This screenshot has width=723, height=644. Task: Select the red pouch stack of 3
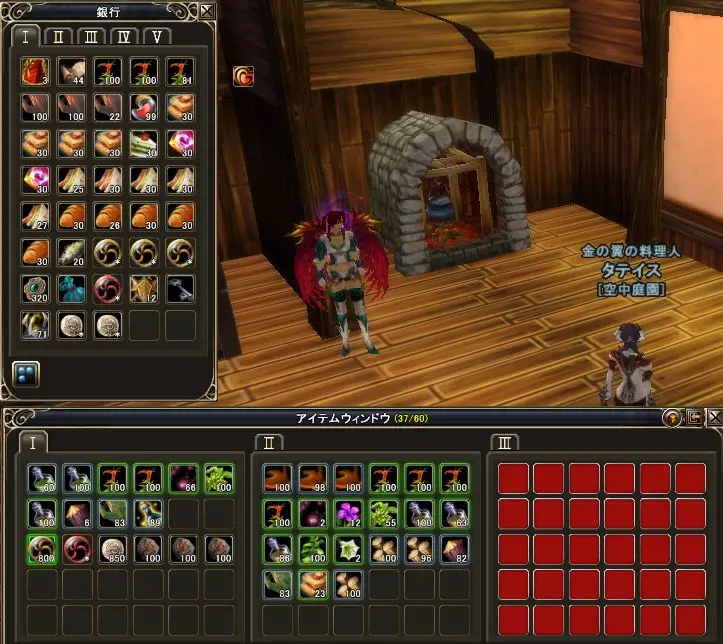35,72
